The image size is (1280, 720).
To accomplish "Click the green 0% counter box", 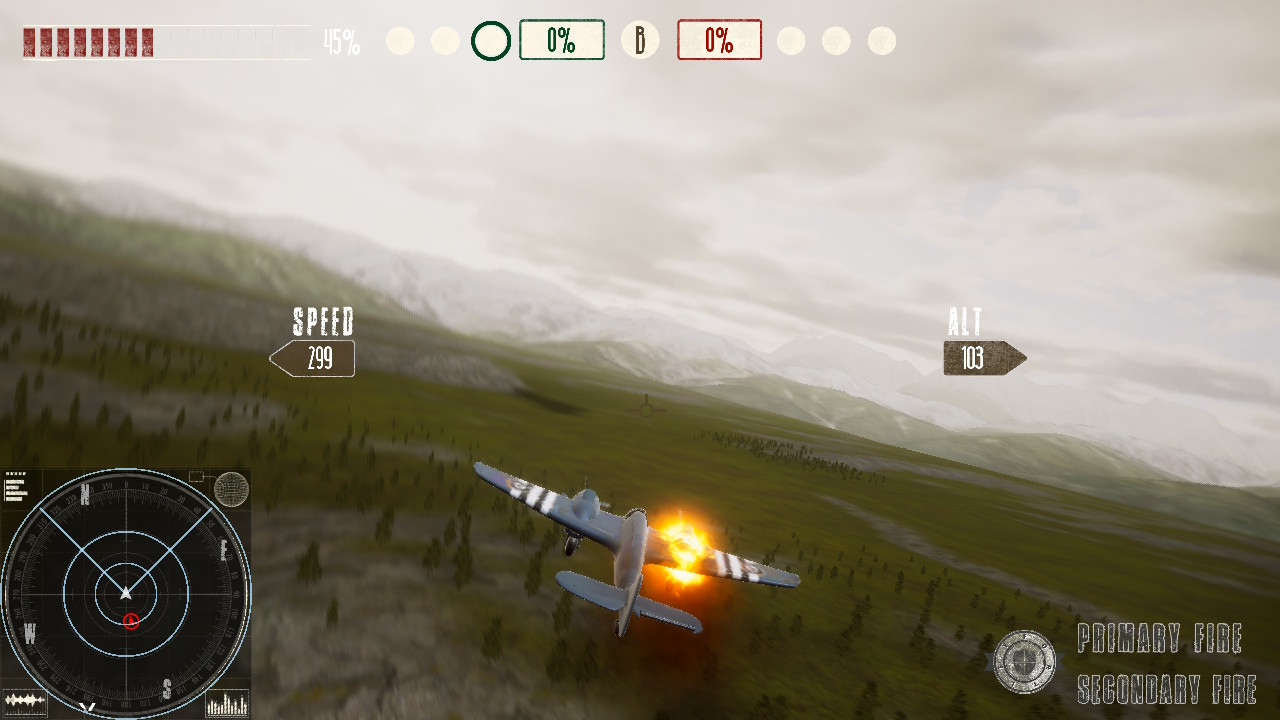I will (563, 40).
